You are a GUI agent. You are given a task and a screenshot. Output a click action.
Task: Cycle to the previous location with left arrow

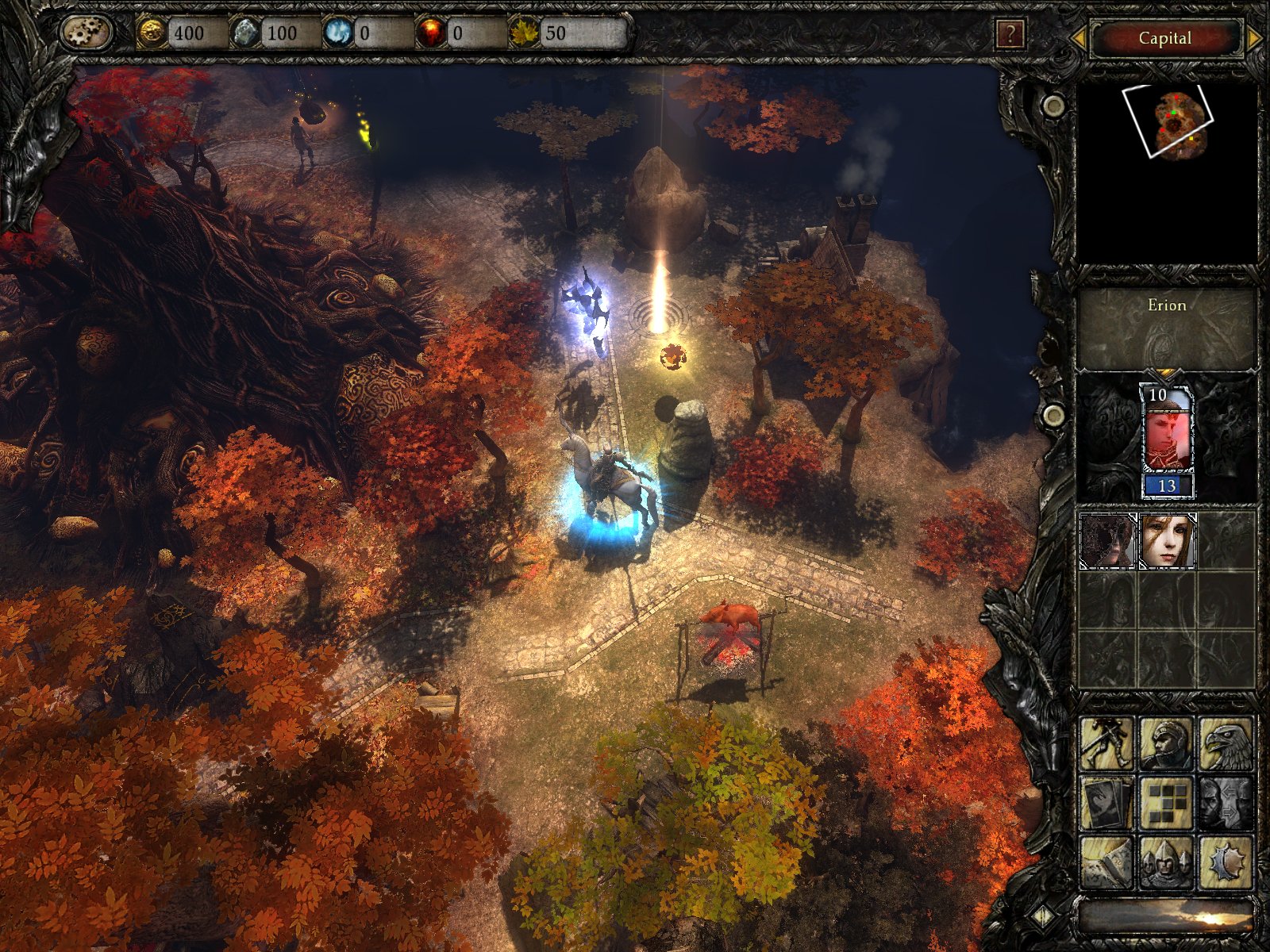click(x=1077, y=37)
